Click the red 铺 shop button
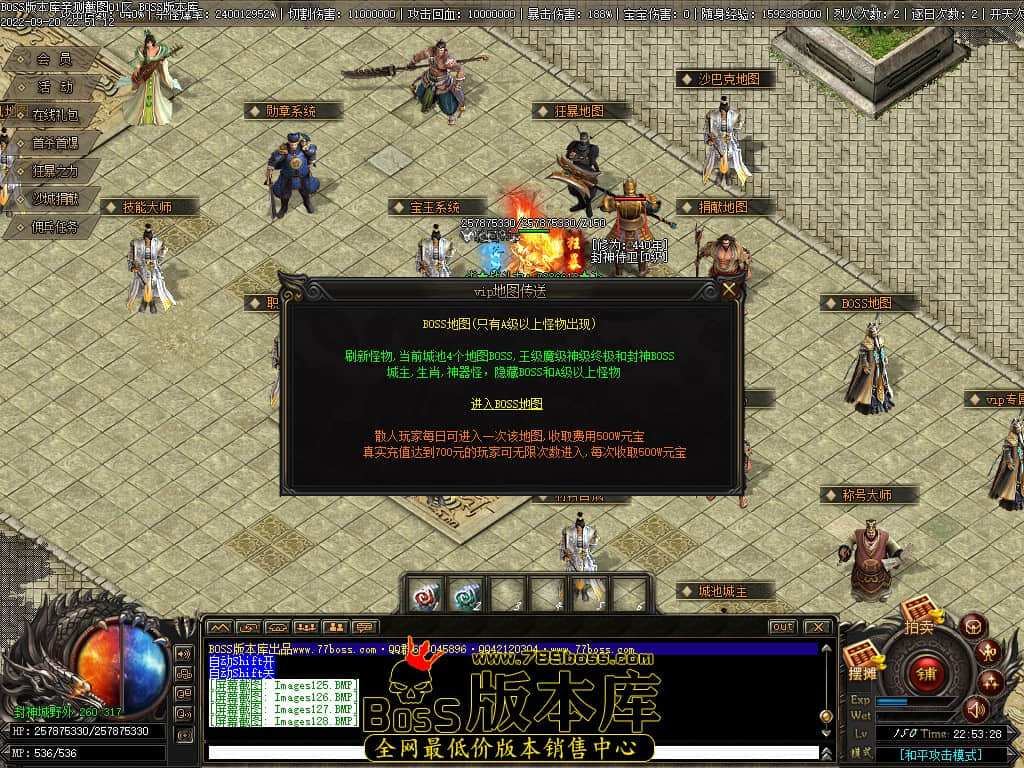1024x768 pixels. click(926, 671)
